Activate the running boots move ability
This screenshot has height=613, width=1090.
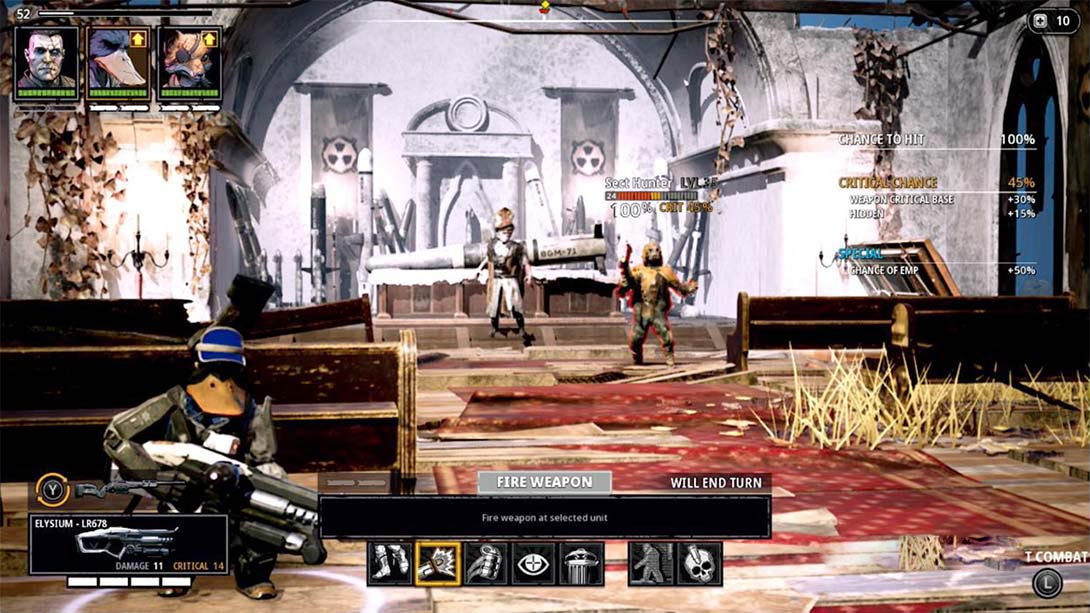coord(389,564)
